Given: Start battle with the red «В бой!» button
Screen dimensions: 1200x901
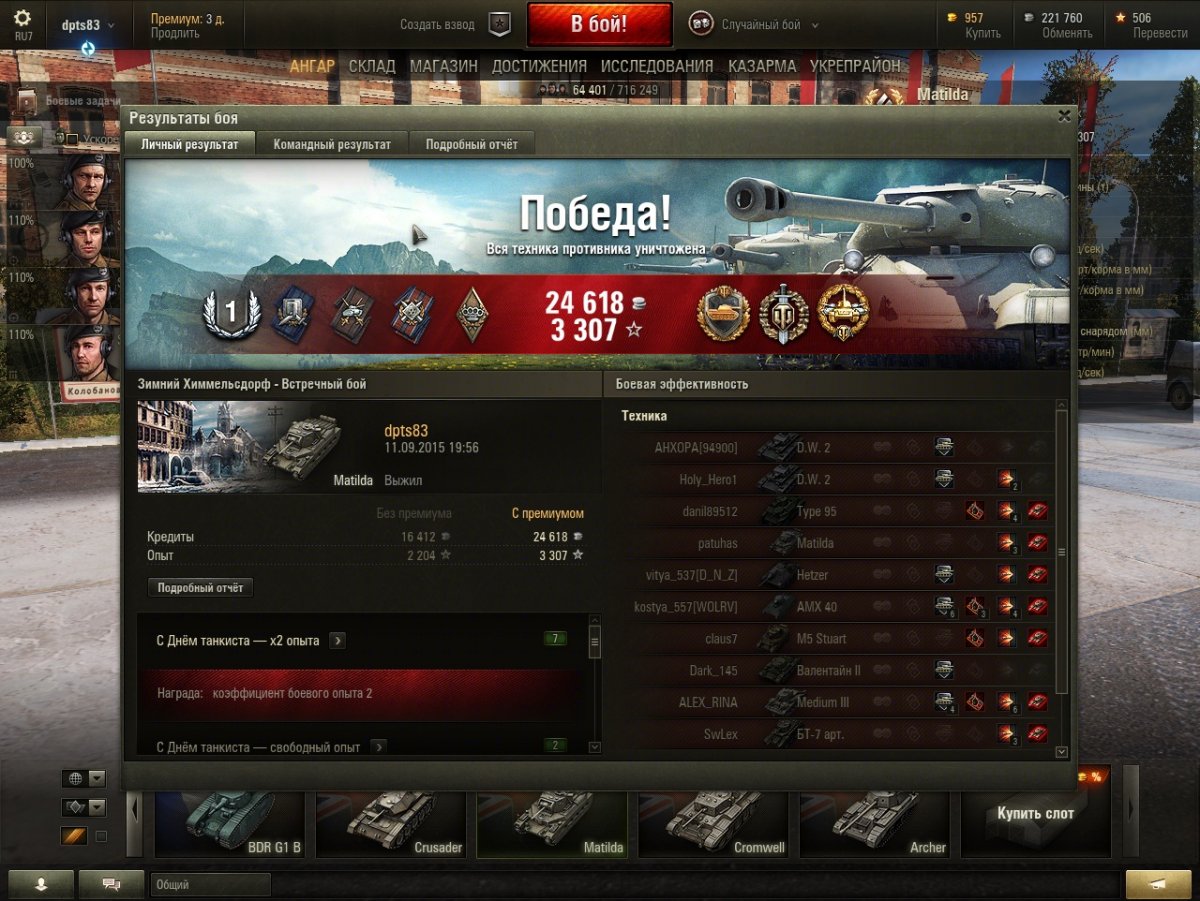Looking at the screenshot, I should pos(599,25).
